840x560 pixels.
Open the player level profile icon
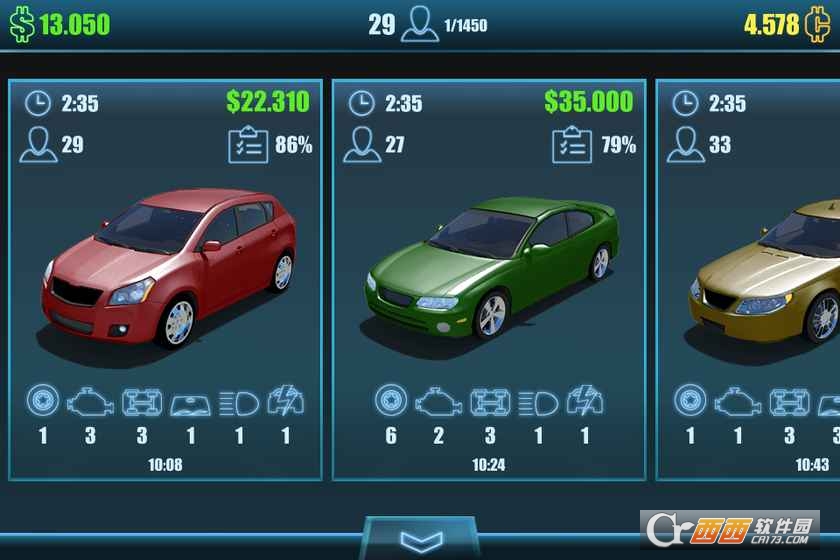tap(420, 26)
